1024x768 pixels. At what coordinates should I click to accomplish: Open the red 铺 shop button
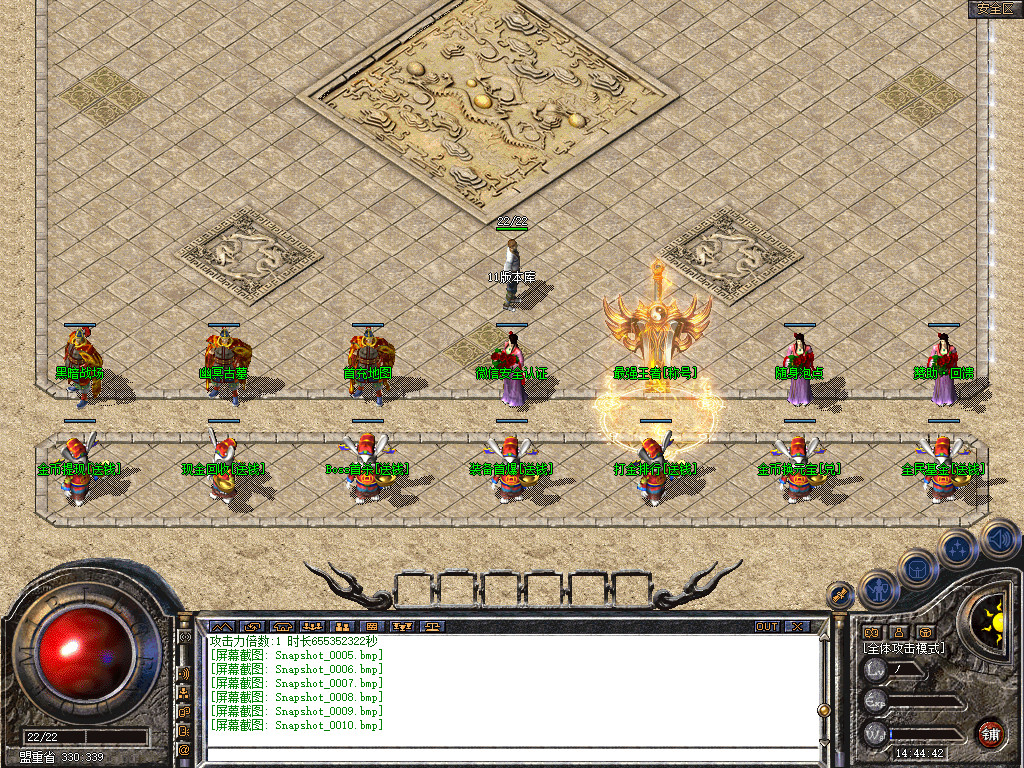(991, 733)
